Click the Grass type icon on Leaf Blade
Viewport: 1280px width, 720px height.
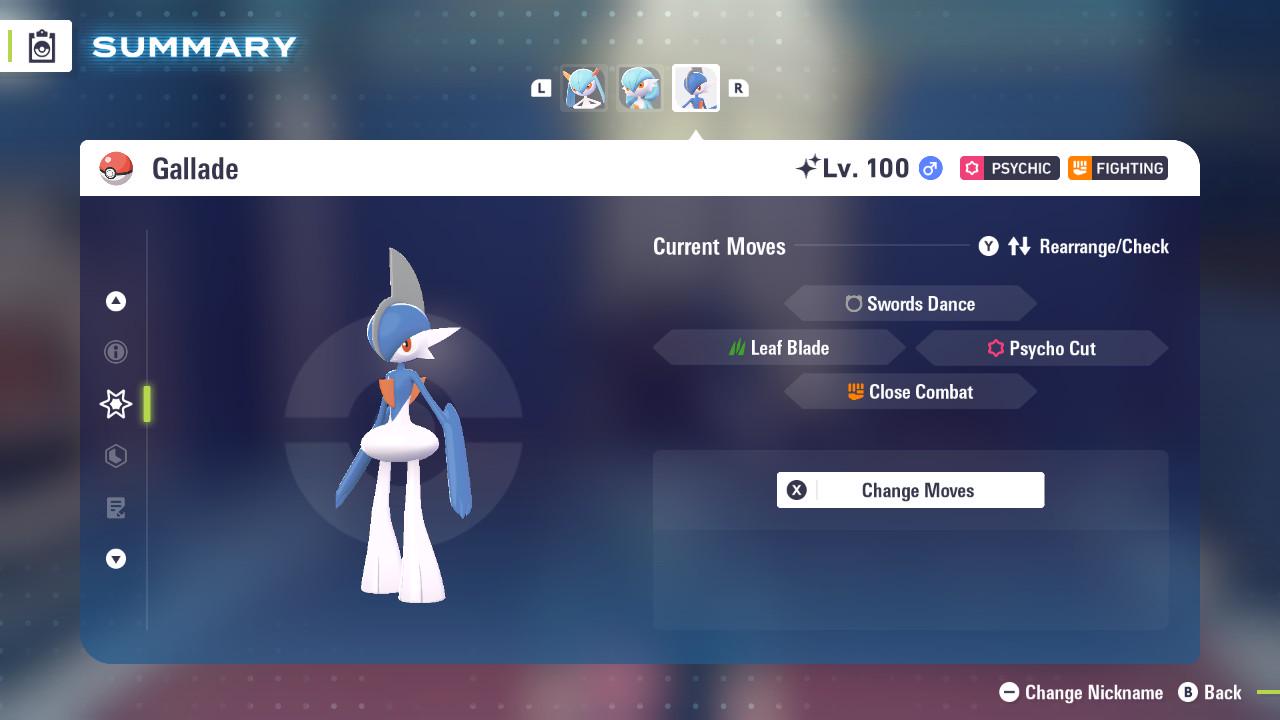coord(737,347)
